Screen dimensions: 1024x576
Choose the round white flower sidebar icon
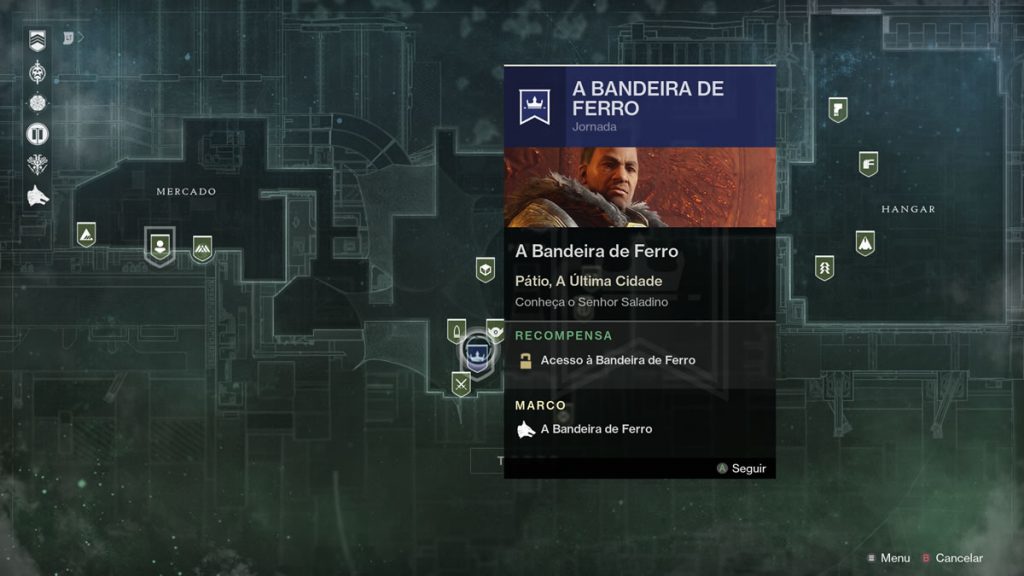click(38, 102)
